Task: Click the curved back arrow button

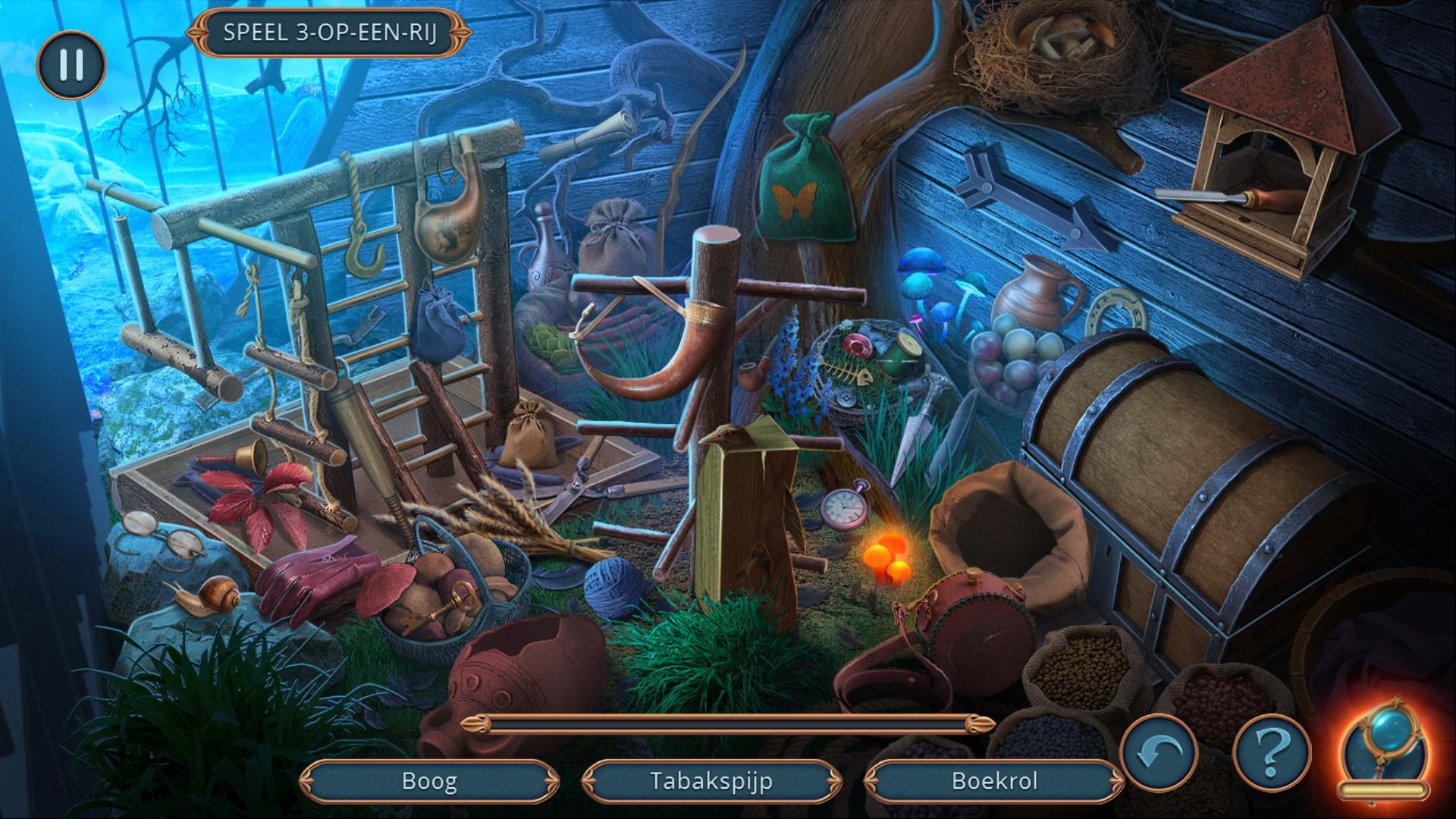Action: tap(1159, 753)
